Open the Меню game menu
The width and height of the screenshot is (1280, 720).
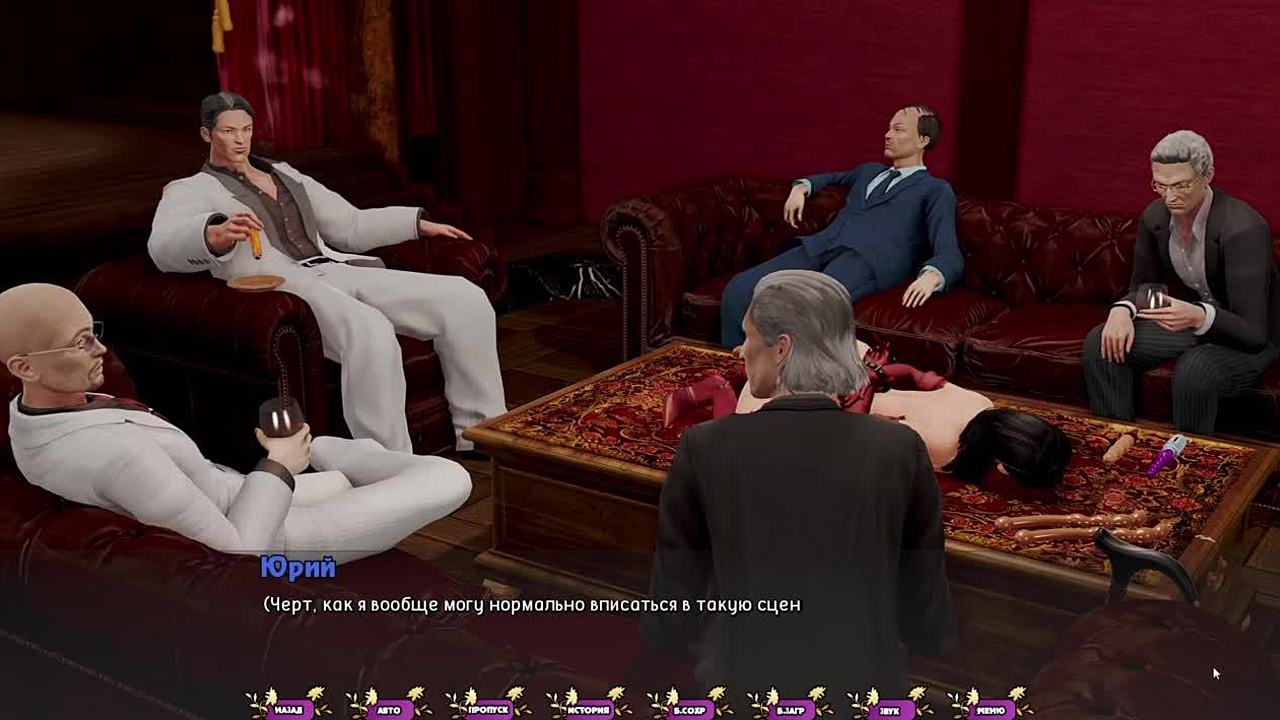[989, 709]
